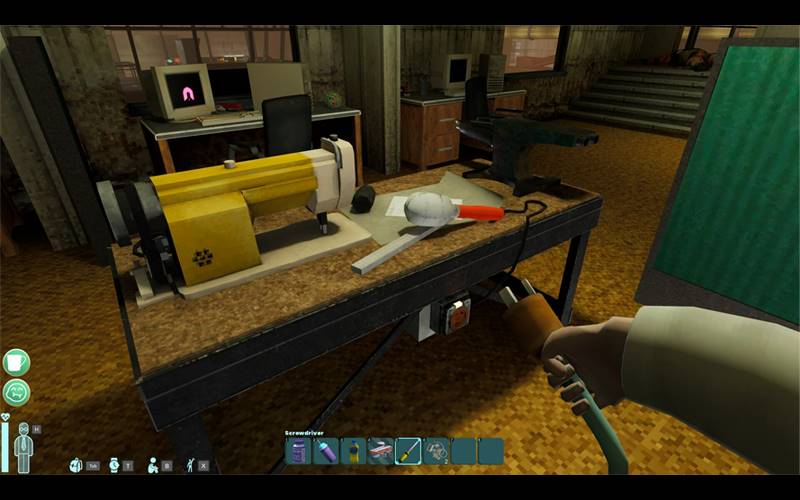Select the bandage roll hotbar slot
The height and width of the screenshot is (500, 800).
tap(380, 452)
